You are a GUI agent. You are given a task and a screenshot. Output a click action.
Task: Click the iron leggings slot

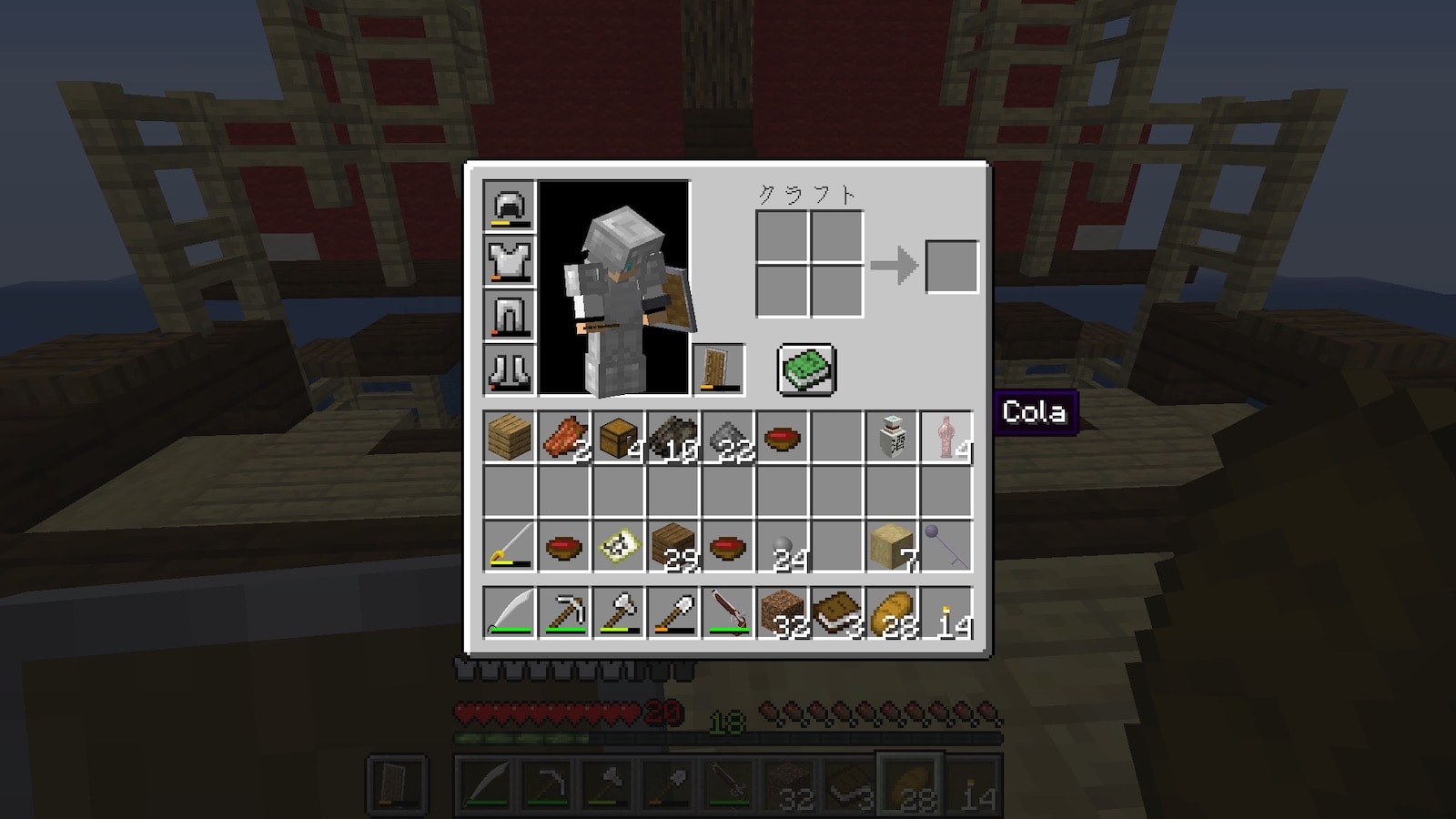pyautogui.click(x=510, y=316)
